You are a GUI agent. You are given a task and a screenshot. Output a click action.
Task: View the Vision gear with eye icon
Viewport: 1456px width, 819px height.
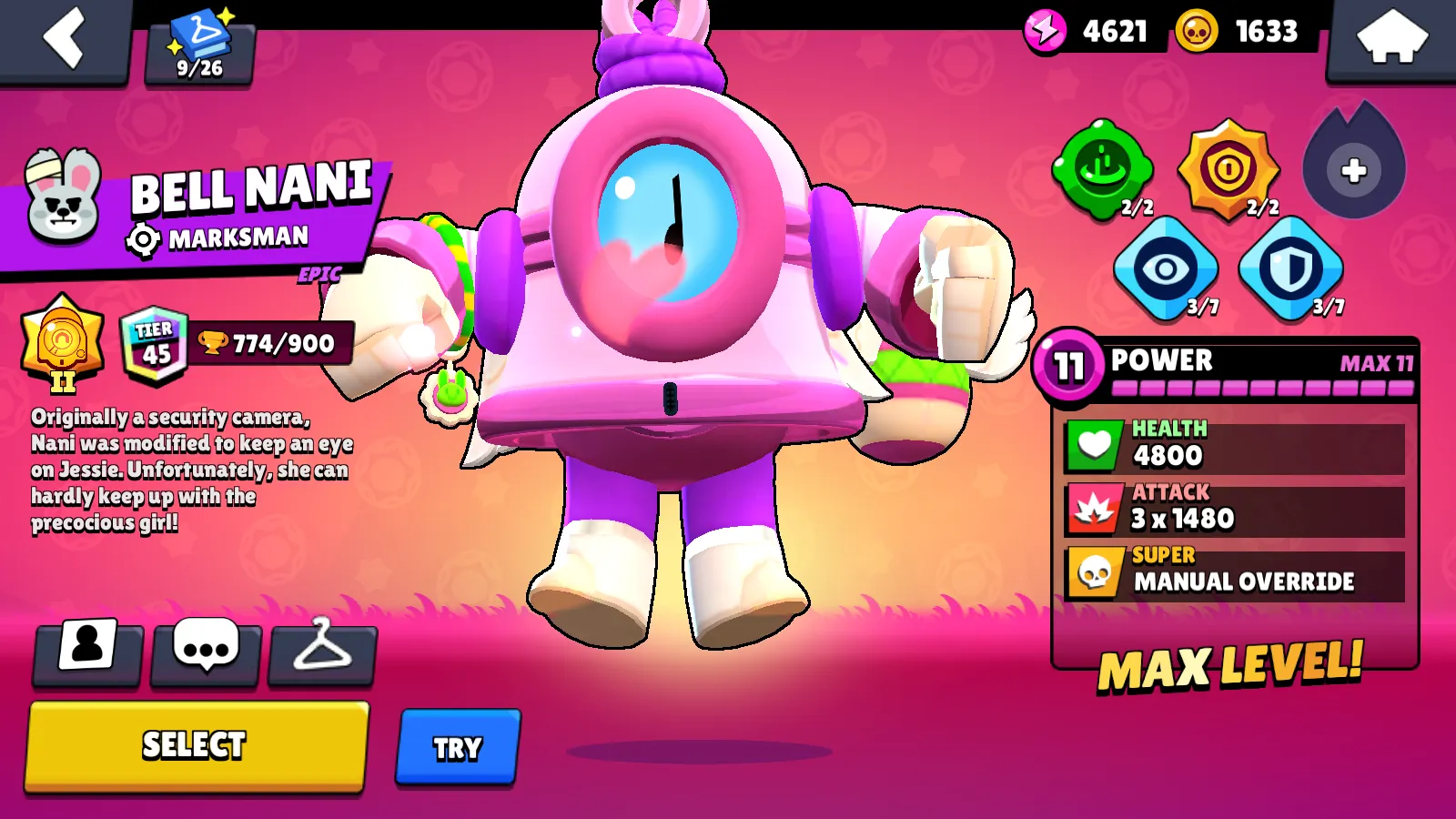(x=1167, y=268)
